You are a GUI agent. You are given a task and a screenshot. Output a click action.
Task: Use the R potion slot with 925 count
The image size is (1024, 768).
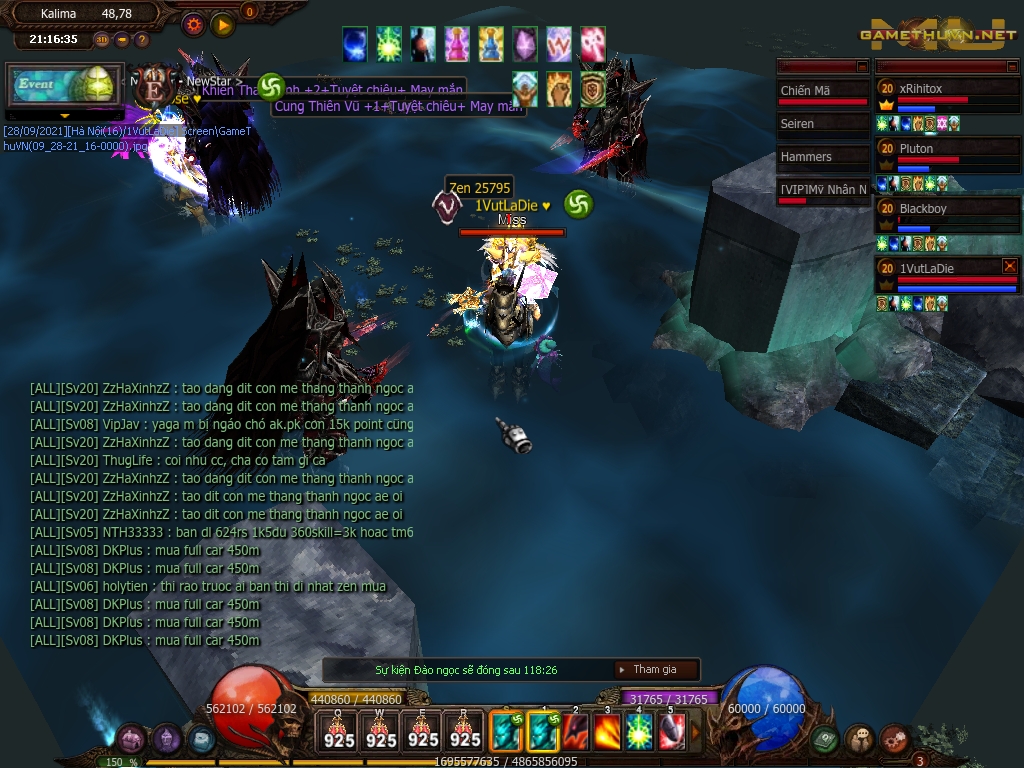pyautogui.click(x=465, y=730)
